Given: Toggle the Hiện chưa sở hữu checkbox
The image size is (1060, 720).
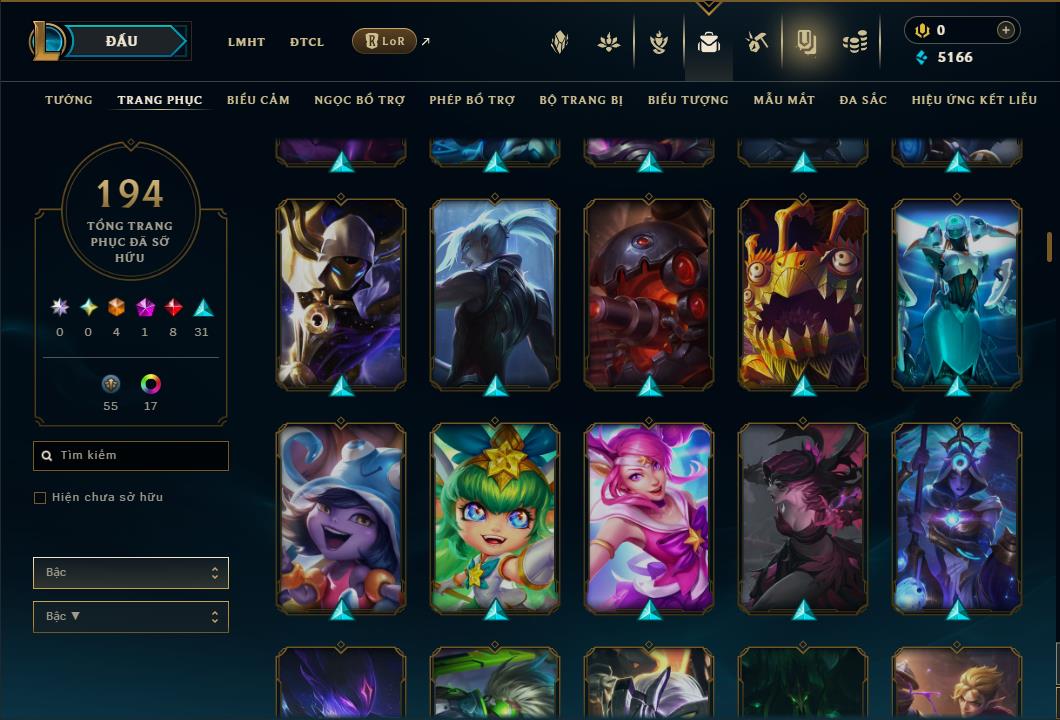Looking at the screenshot, I should (x=40, y=498).
